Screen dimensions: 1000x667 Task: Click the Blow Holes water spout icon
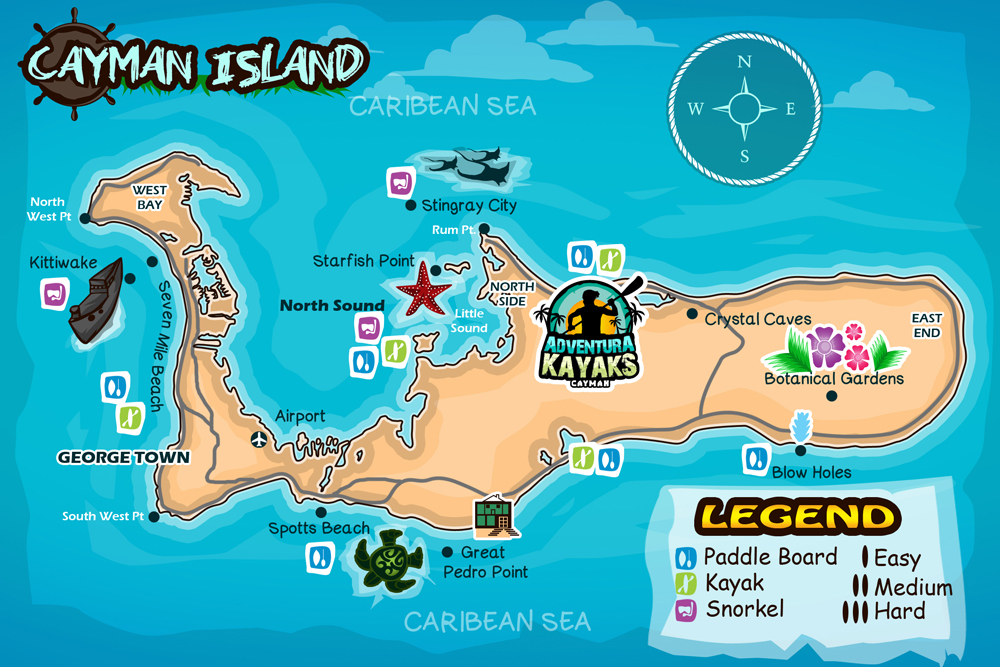(x=801, y=429)
